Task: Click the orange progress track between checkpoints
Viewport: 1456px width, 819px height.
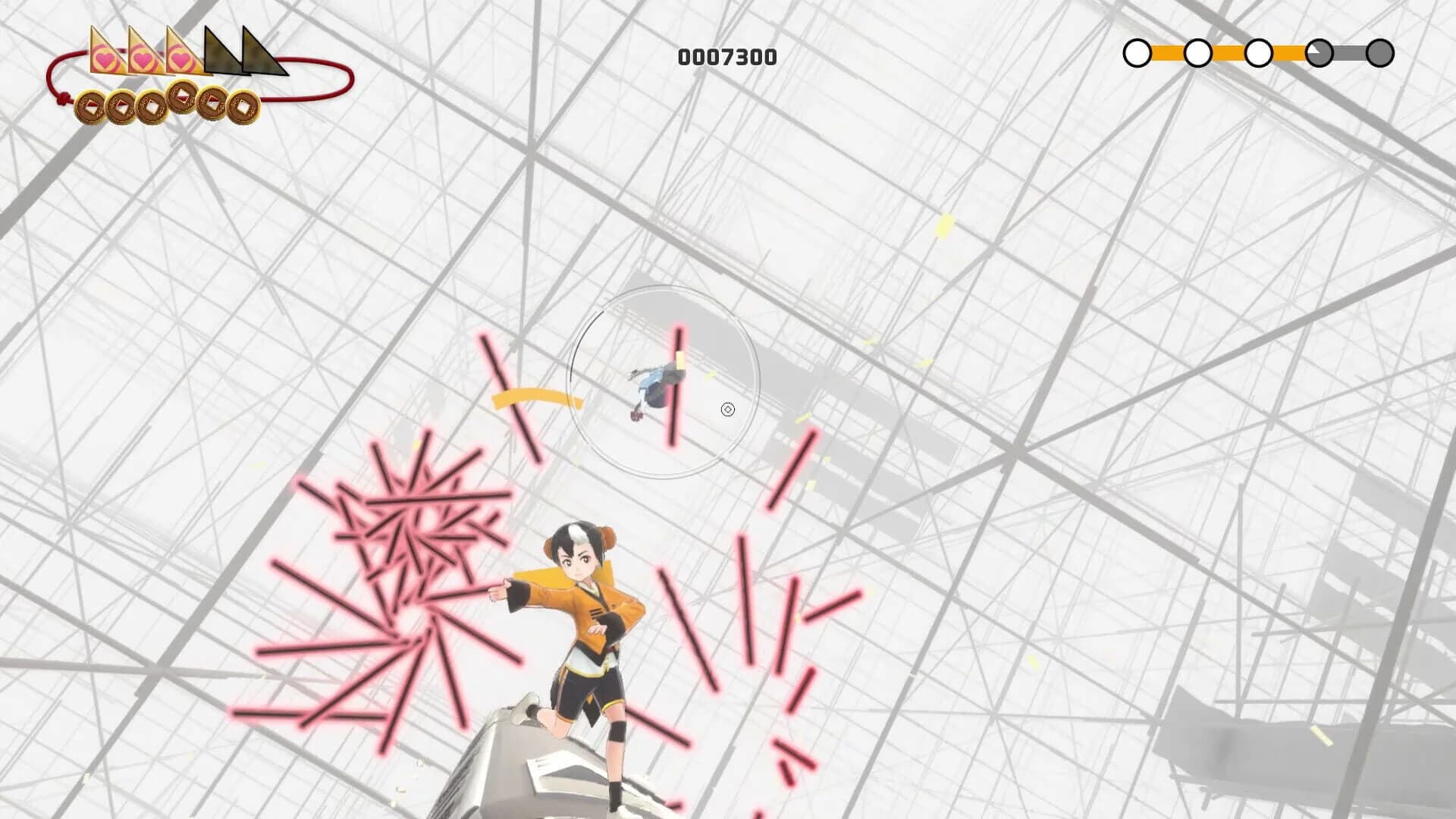Action: 1168,52
